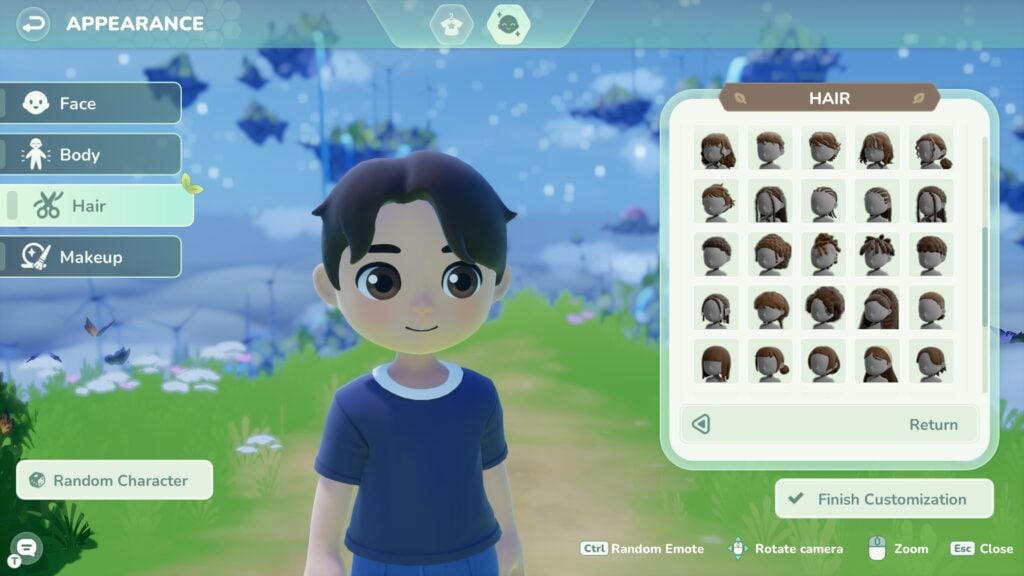
Task: Select the smiling face appearance tab
Action: [x=508, y=24]
